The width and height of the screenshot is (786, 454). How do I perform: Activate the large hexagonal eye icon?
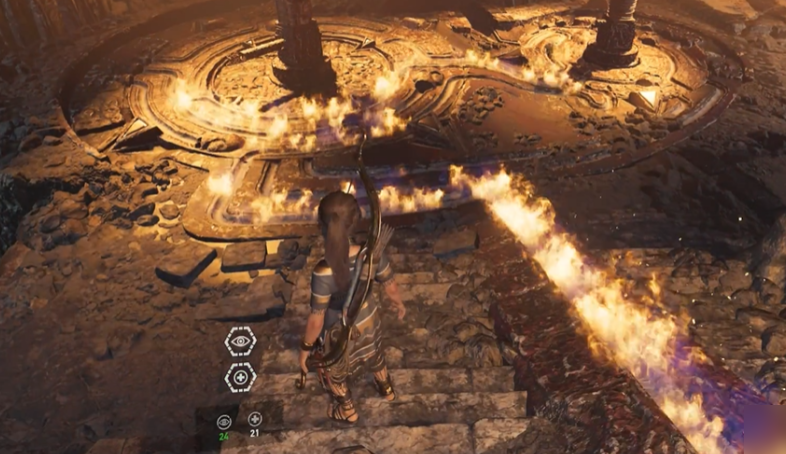pyautogui.click(x=240, y=342)
